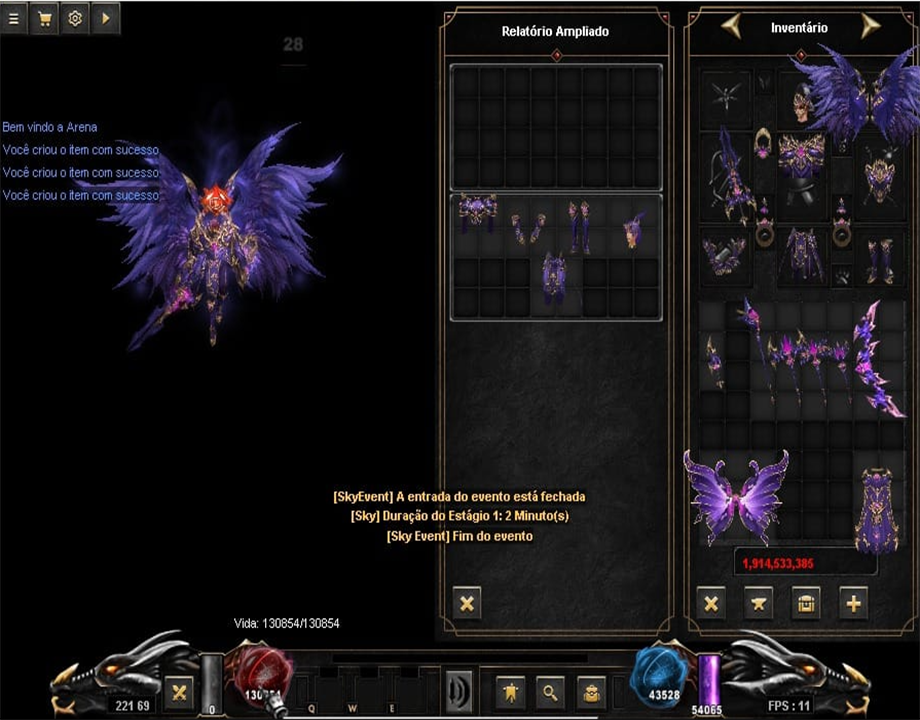Click the crossed swords button on bottom bar
The height and width of the screenshot is (720, 920).
[180, 690]
